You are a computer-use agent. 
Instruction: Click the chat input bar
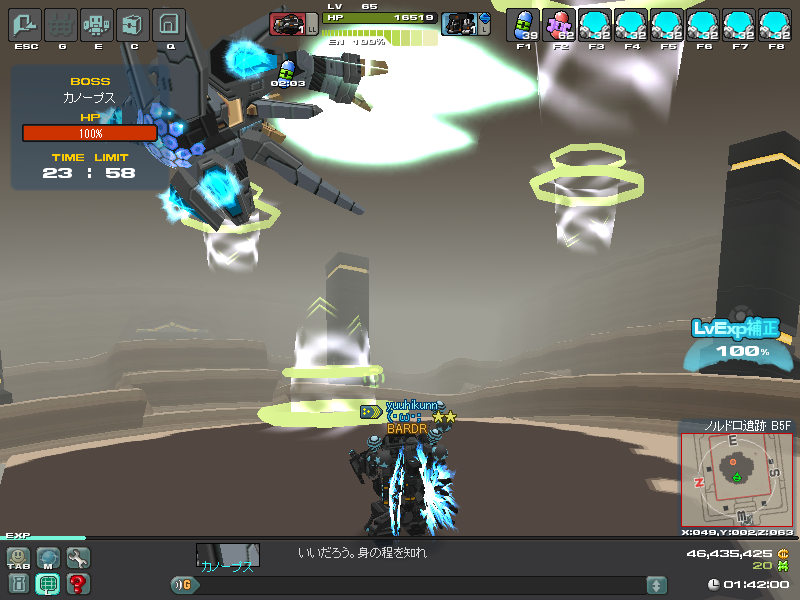click(x=420, y=585)
